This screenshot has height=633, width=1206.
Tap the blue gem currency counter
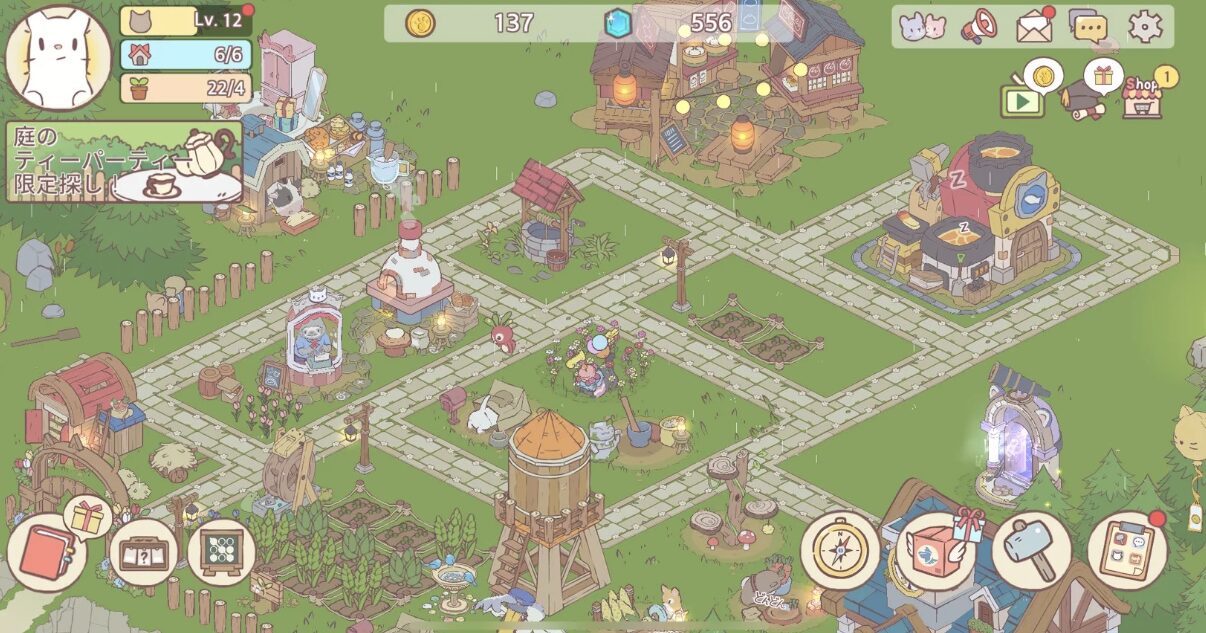click(x=678, y=22)
